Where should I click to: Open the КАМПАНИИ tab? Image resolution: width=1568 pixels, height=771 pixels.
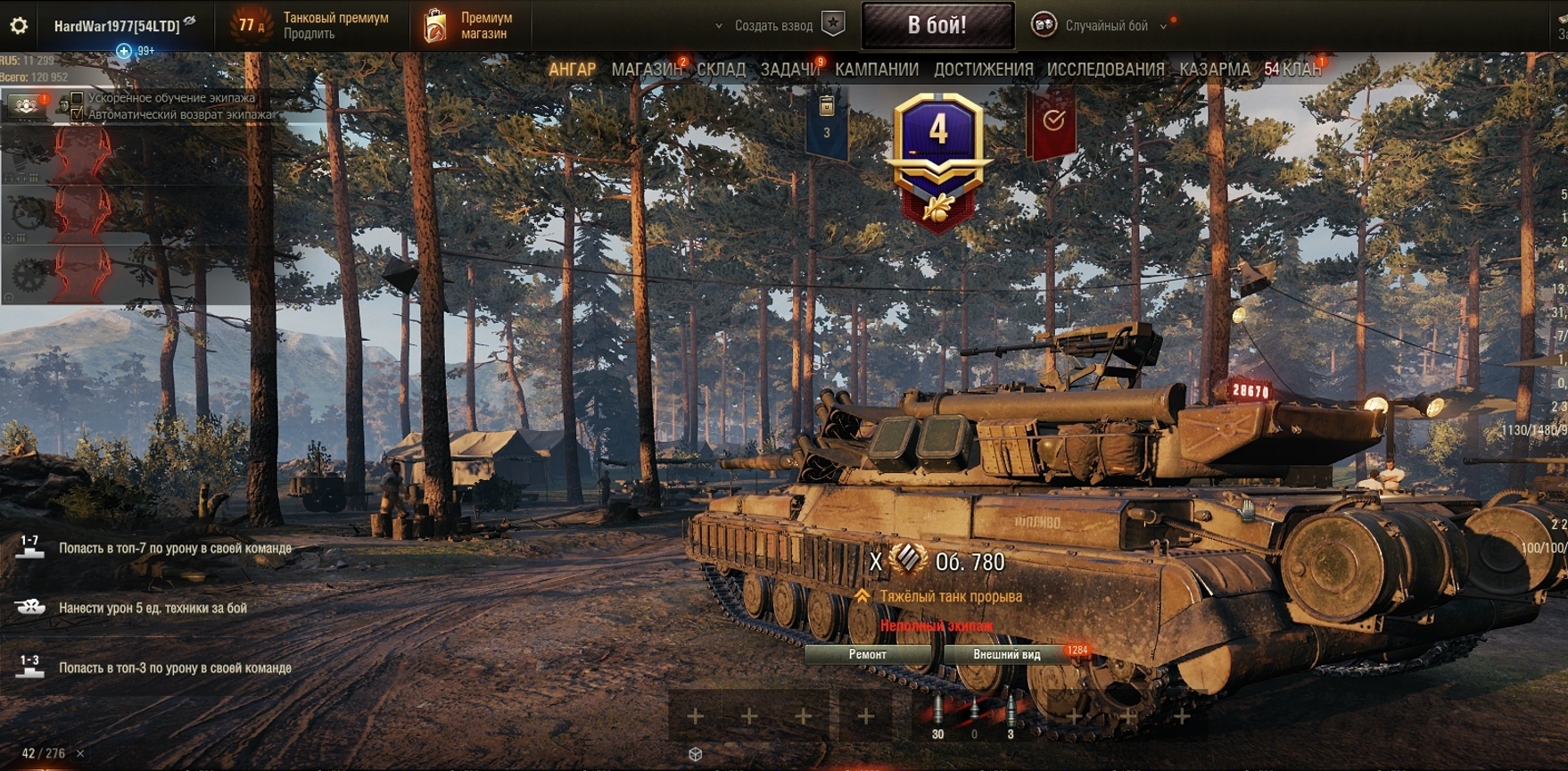[876, 70]
